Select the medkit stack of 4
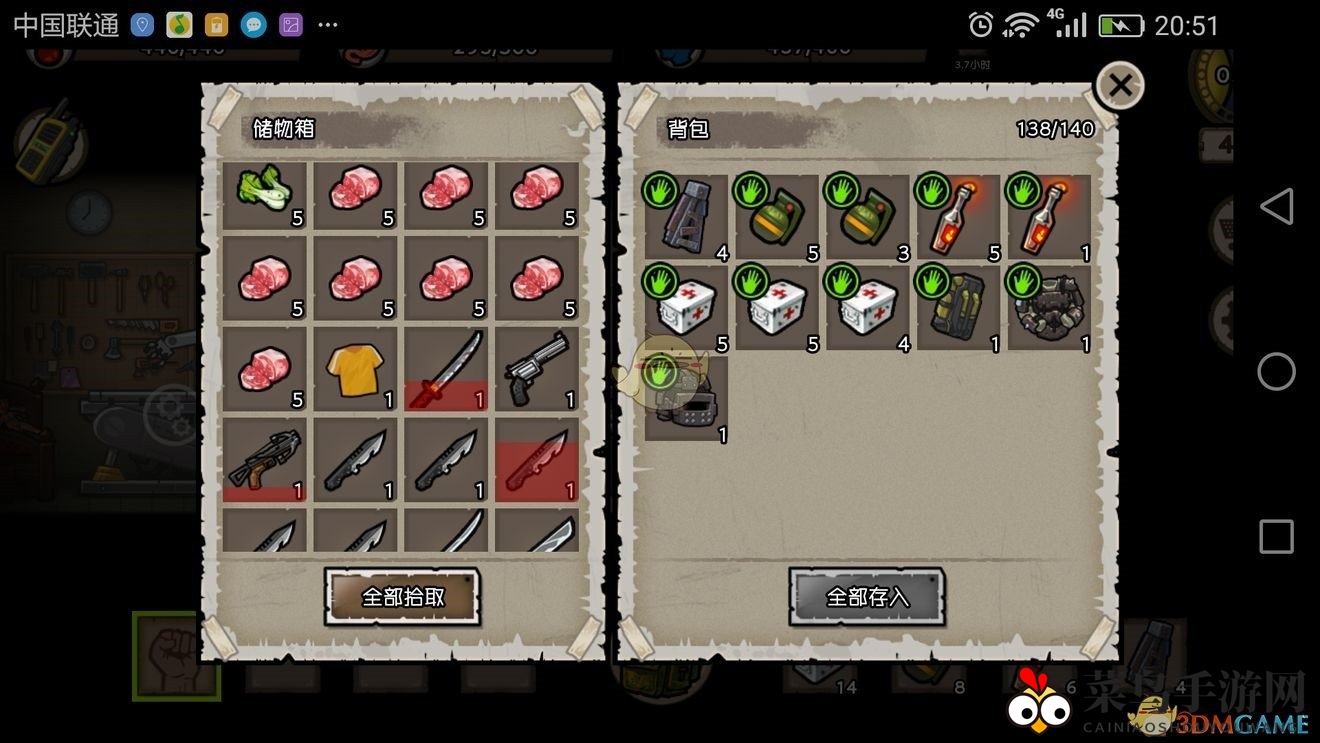The image size is (1320, 743). click(868, 308)
